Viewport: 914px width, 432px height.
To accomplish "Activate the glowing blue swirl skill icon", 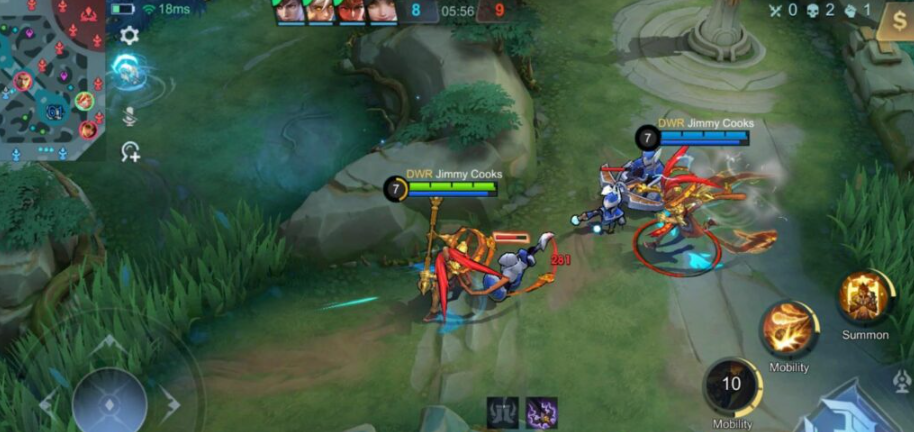I will (x=127, y=70).
